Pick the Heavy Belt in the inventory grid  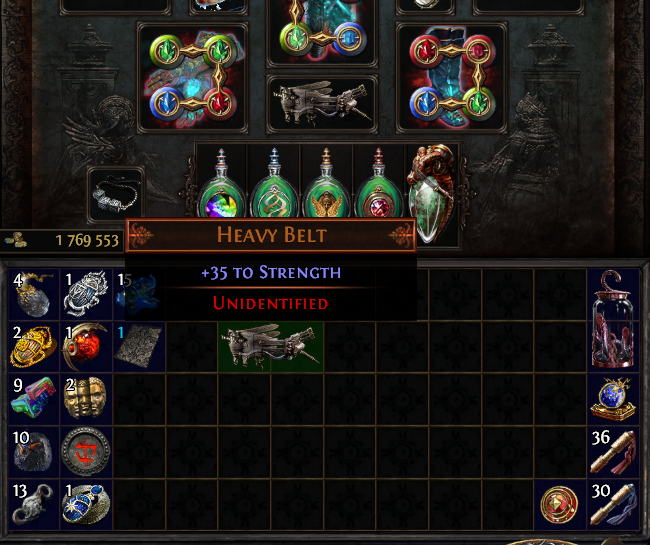(x=271, y=346)
